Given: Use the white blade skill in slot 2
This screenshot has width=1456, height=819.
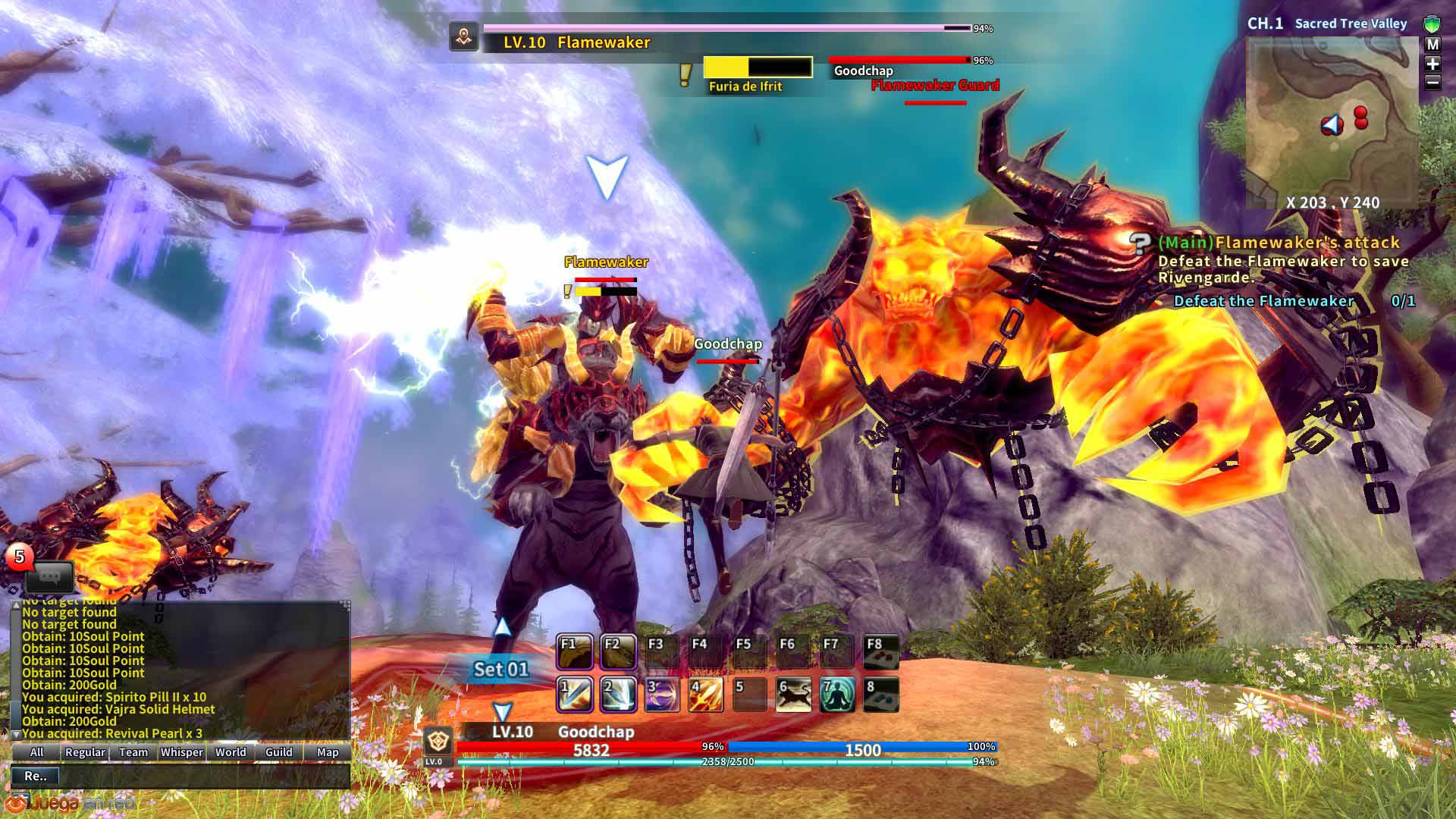Looking at the screenshot, I should (x=619, y=695).
